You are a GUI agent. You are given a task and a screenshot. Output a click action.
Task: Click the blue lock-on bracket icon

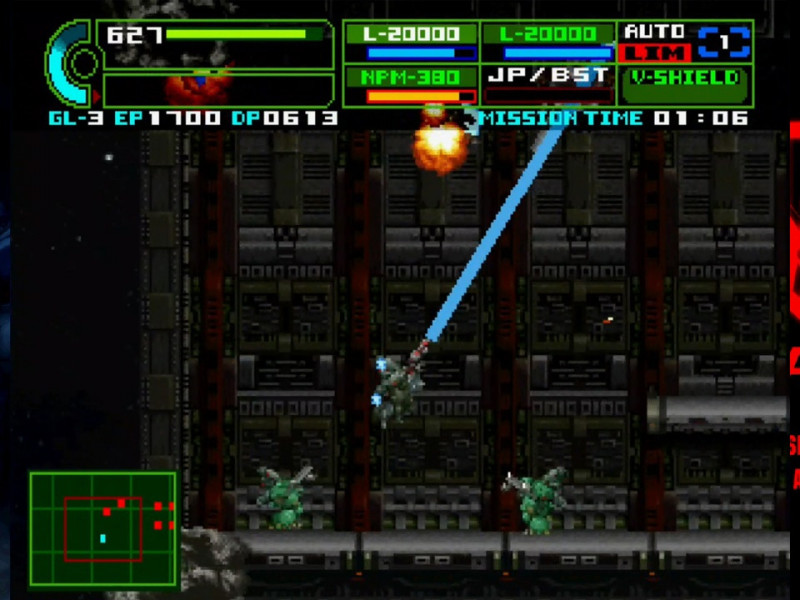724,41
